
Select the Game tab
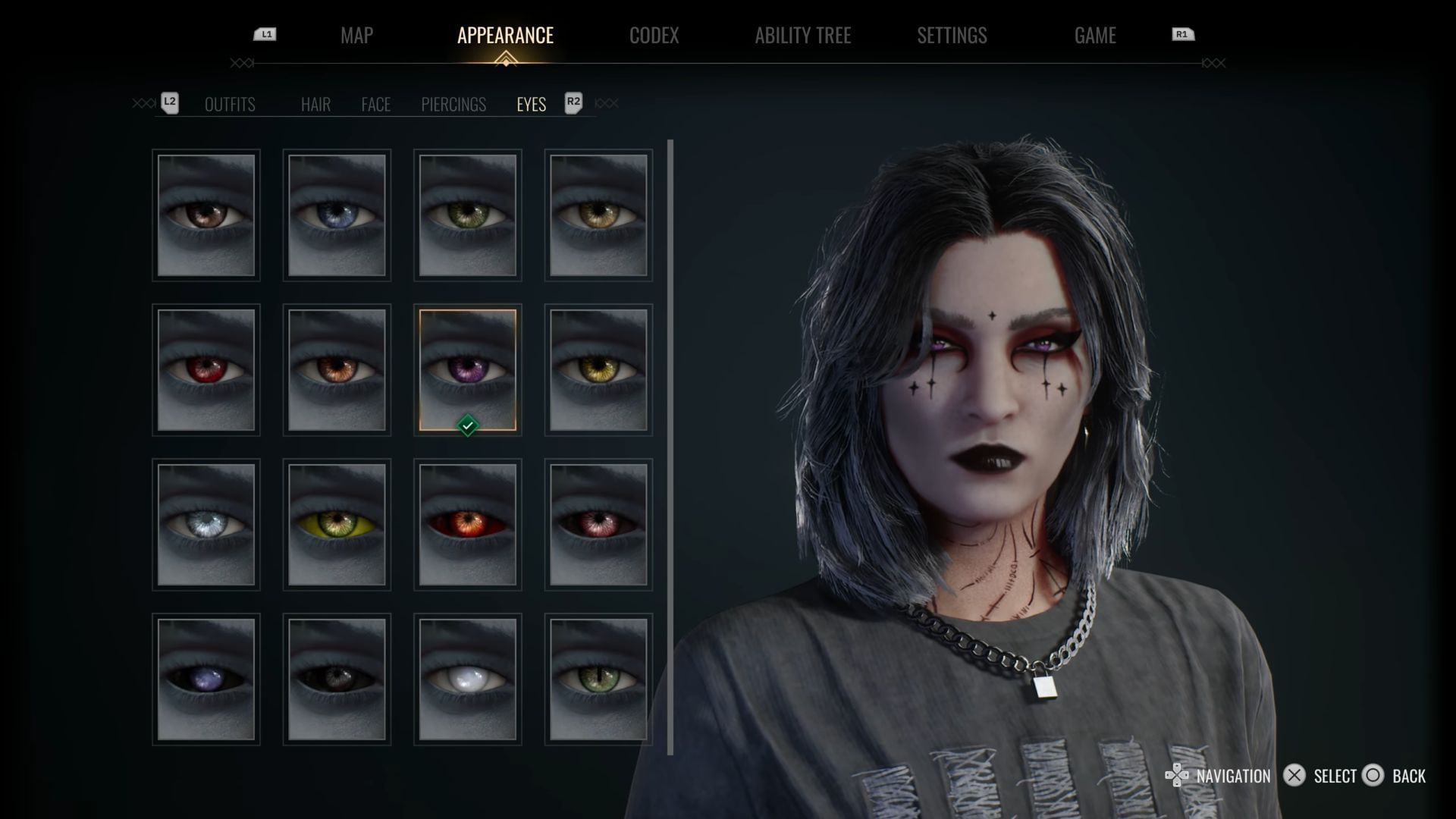click(1094, 36)
